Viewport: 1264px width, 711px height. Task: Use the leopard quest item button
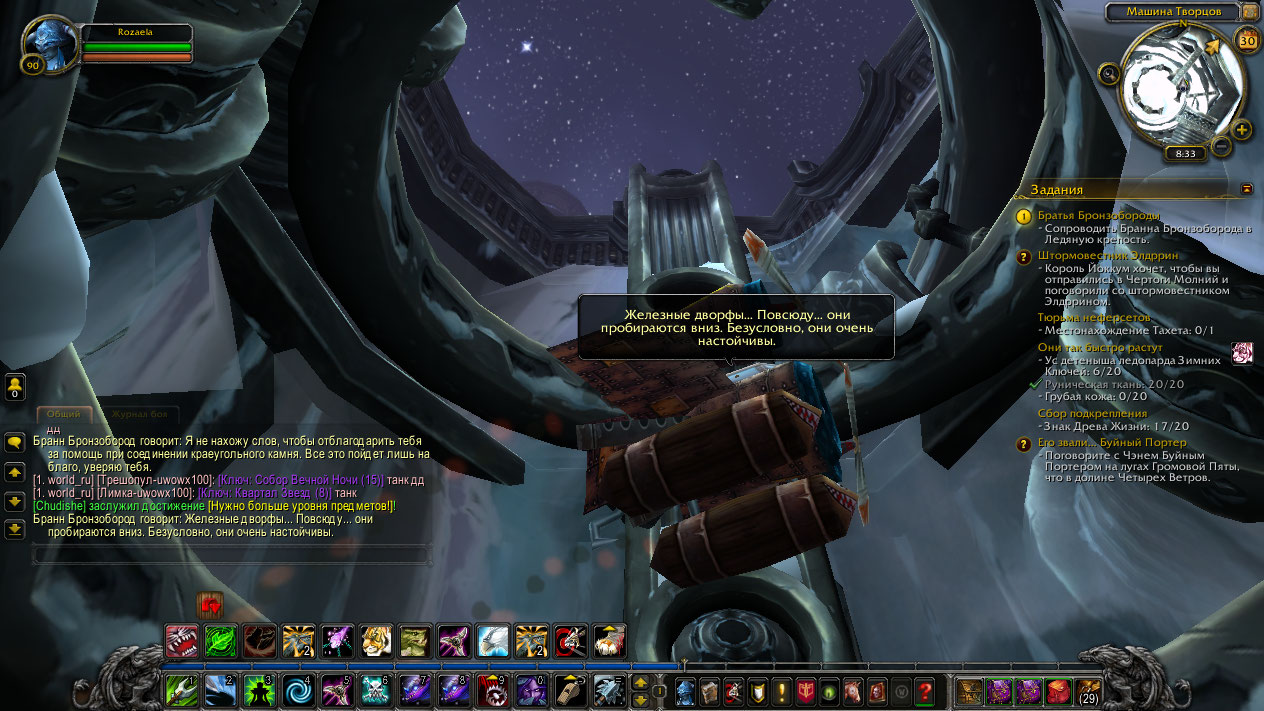[1242, 353]
